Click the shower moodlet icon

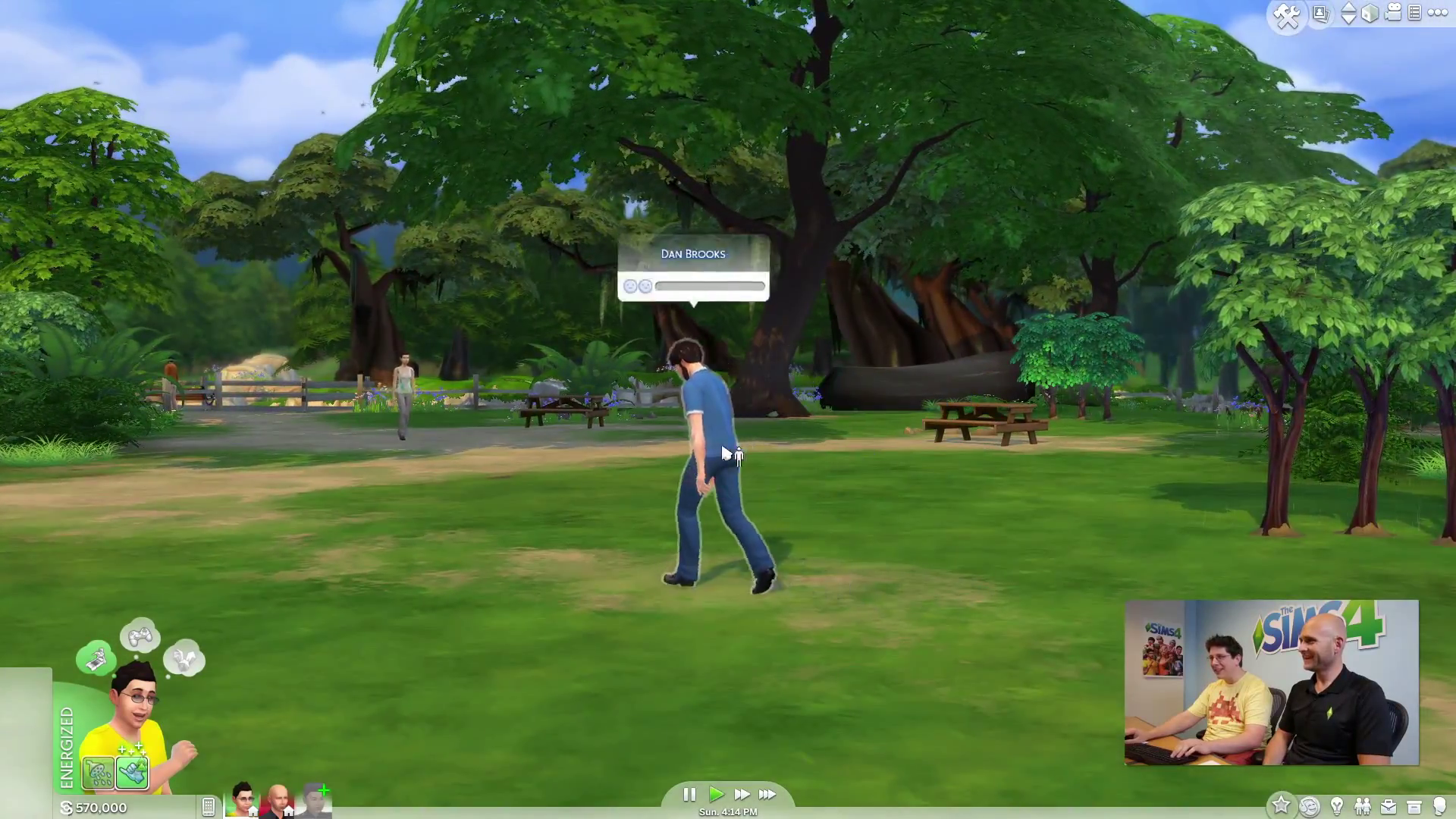click(x=99, y=773)
